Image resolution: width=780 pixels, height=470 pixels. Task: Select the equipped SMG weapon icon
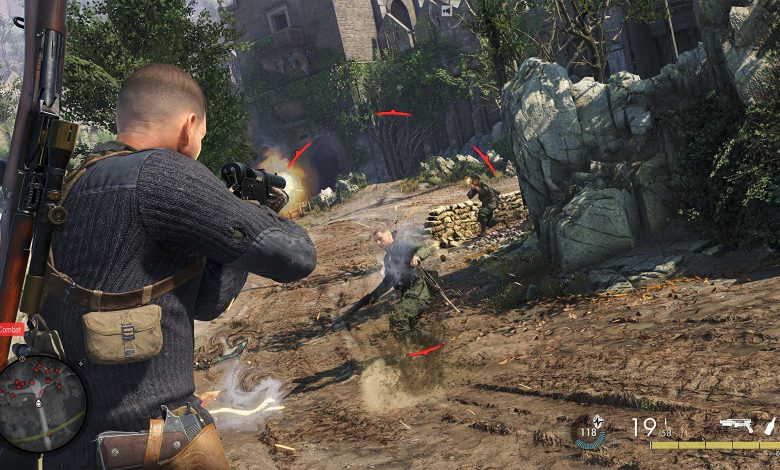click(x=736, y=426)
